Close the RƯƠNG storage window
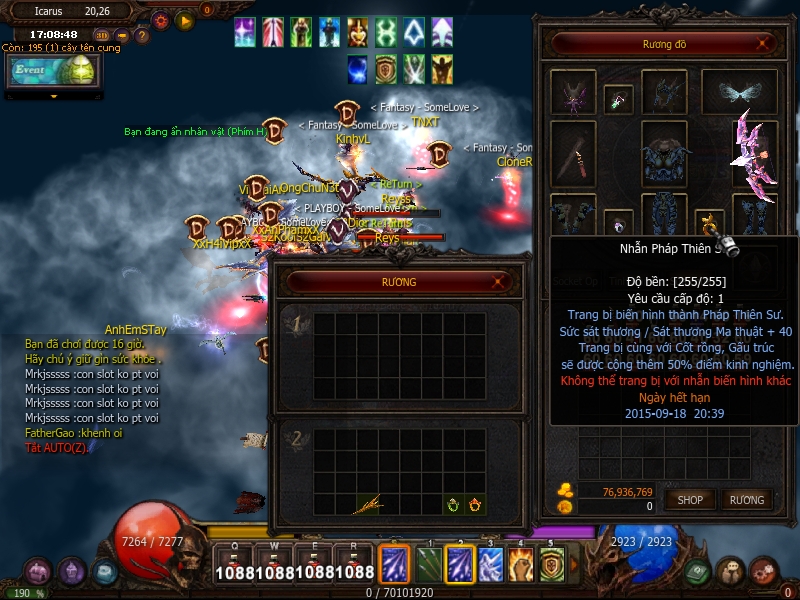800x600 pixels. coord(499,283)
